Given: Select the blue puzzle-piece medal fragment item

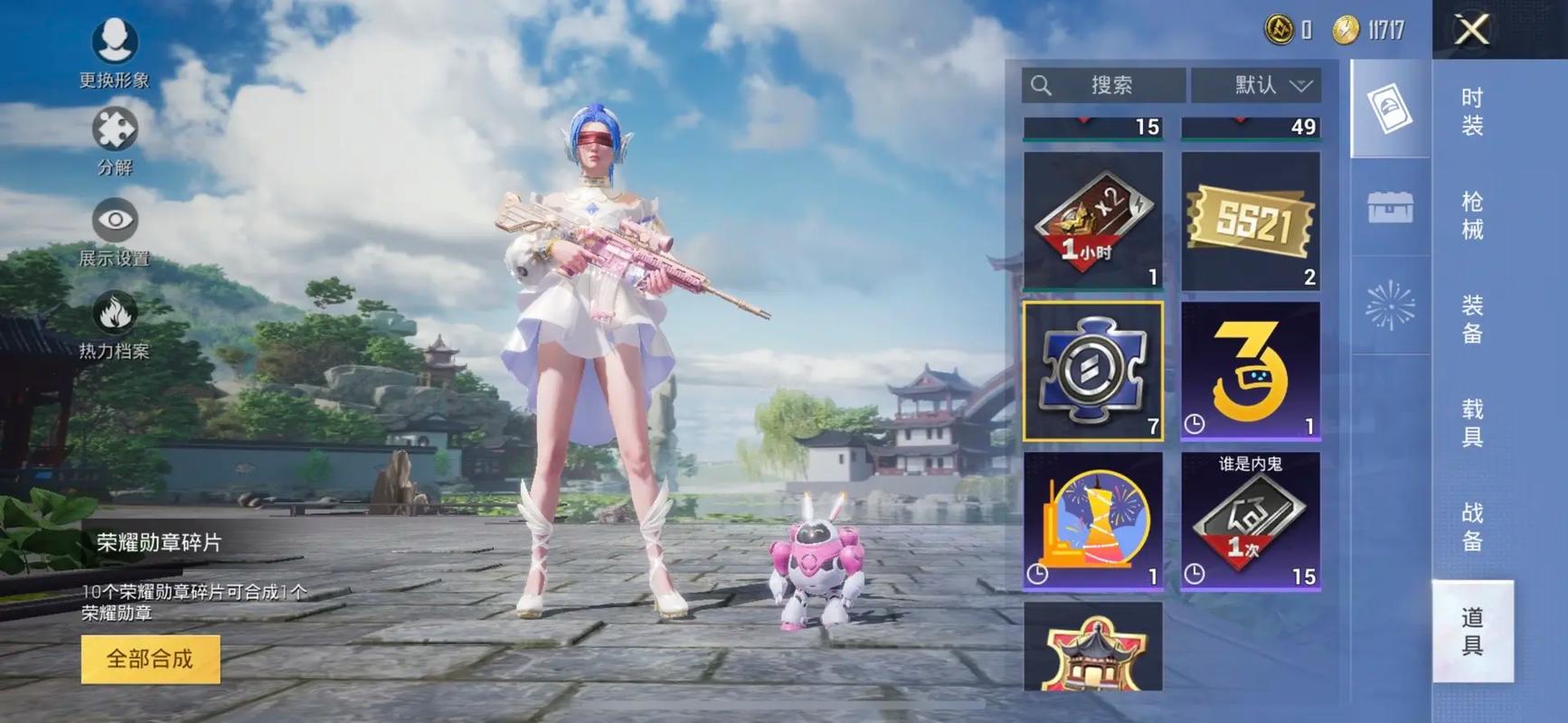Looking at the screenshot, I should [x=1093, y=371].
